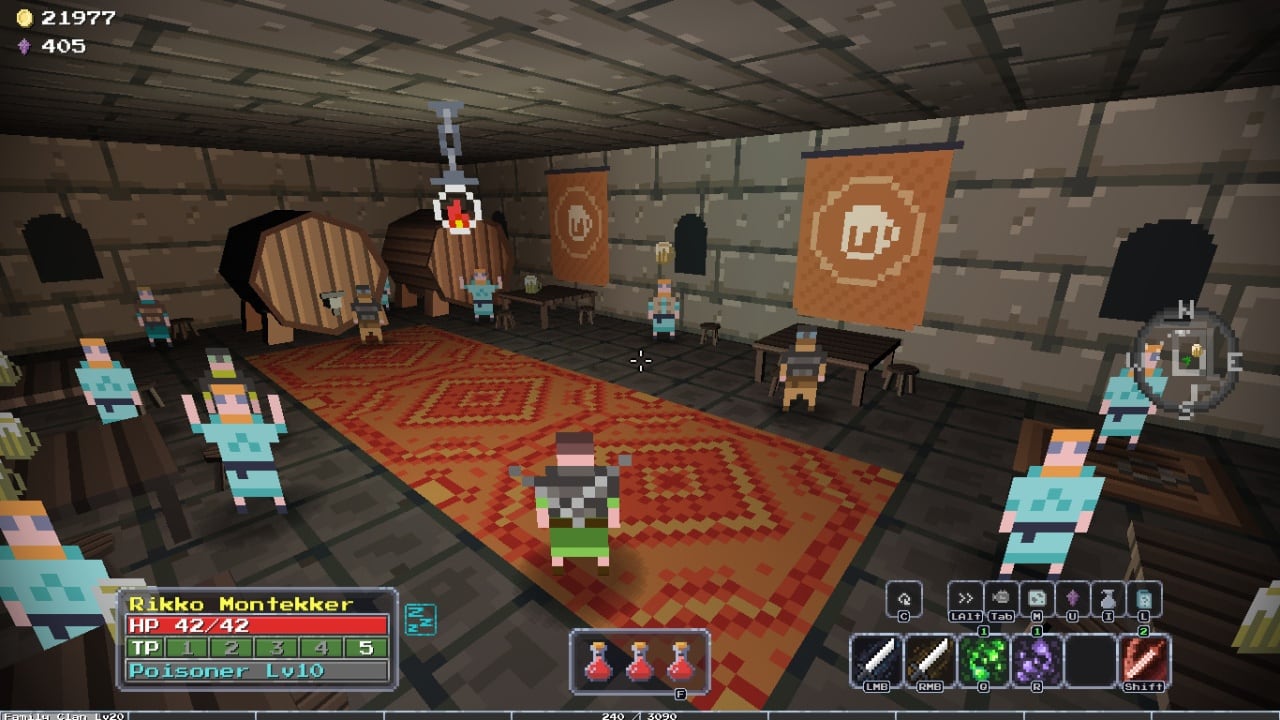Use the red health potions slot

click(x=640, y=660)
